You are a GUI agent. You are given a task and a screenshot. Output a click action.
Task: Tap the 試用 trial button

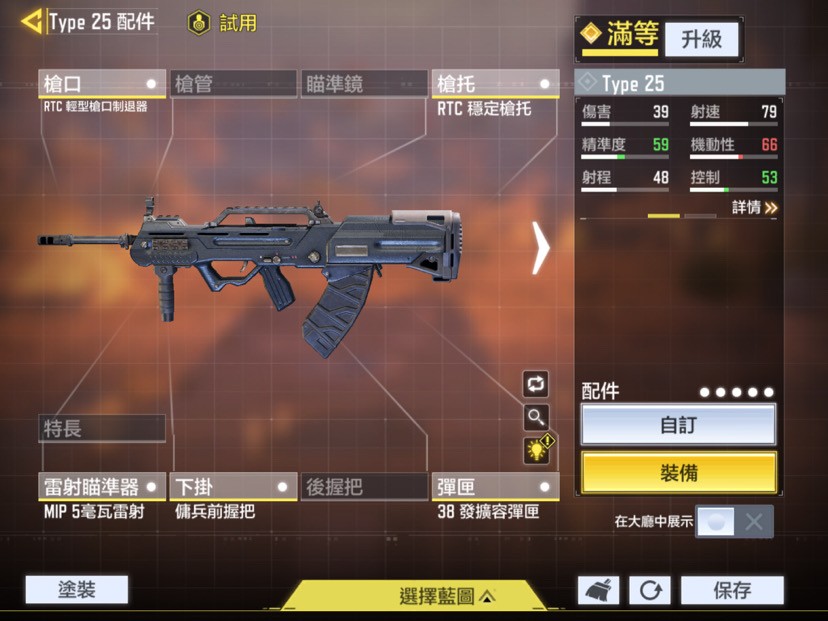coord(223,22)
